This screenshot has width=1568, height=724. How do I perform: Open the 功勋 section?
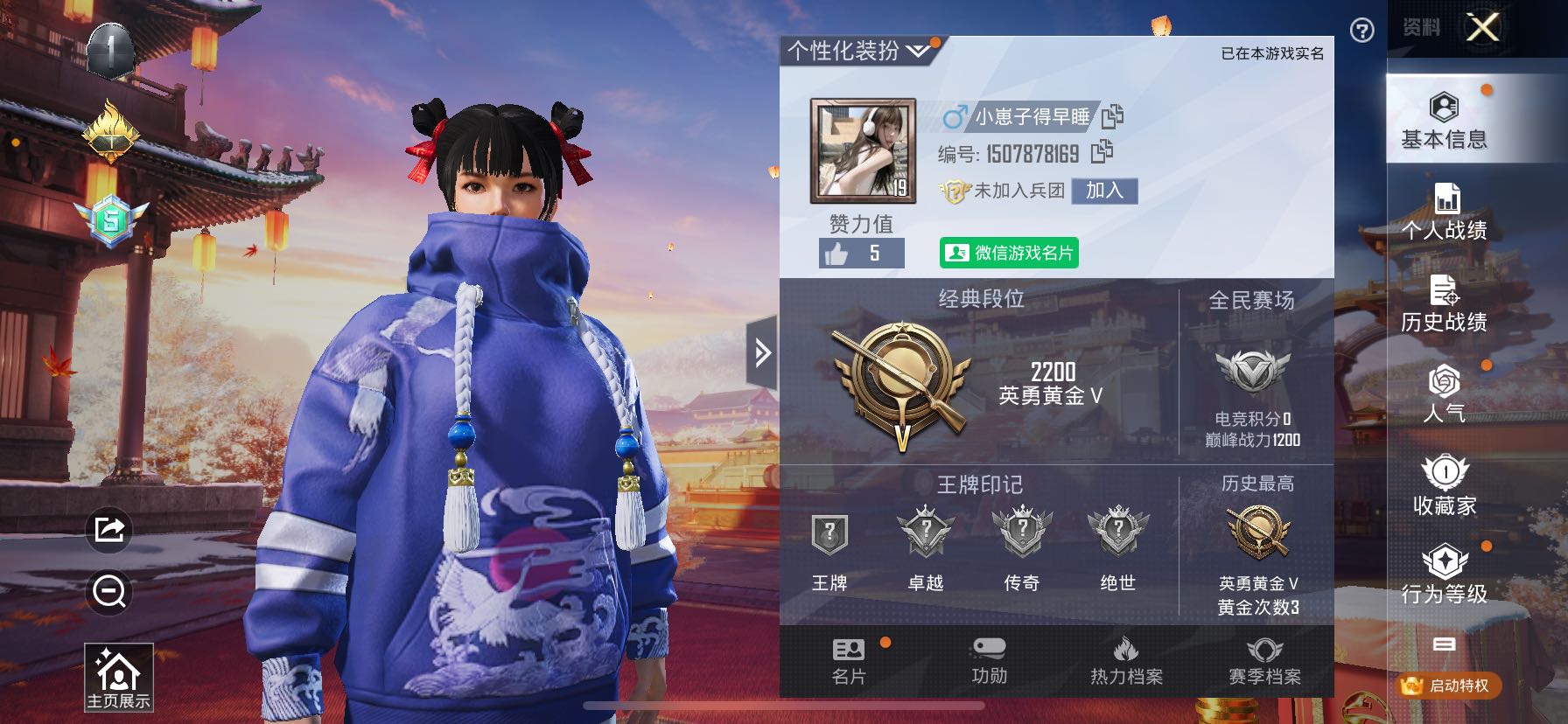point(989,662)
